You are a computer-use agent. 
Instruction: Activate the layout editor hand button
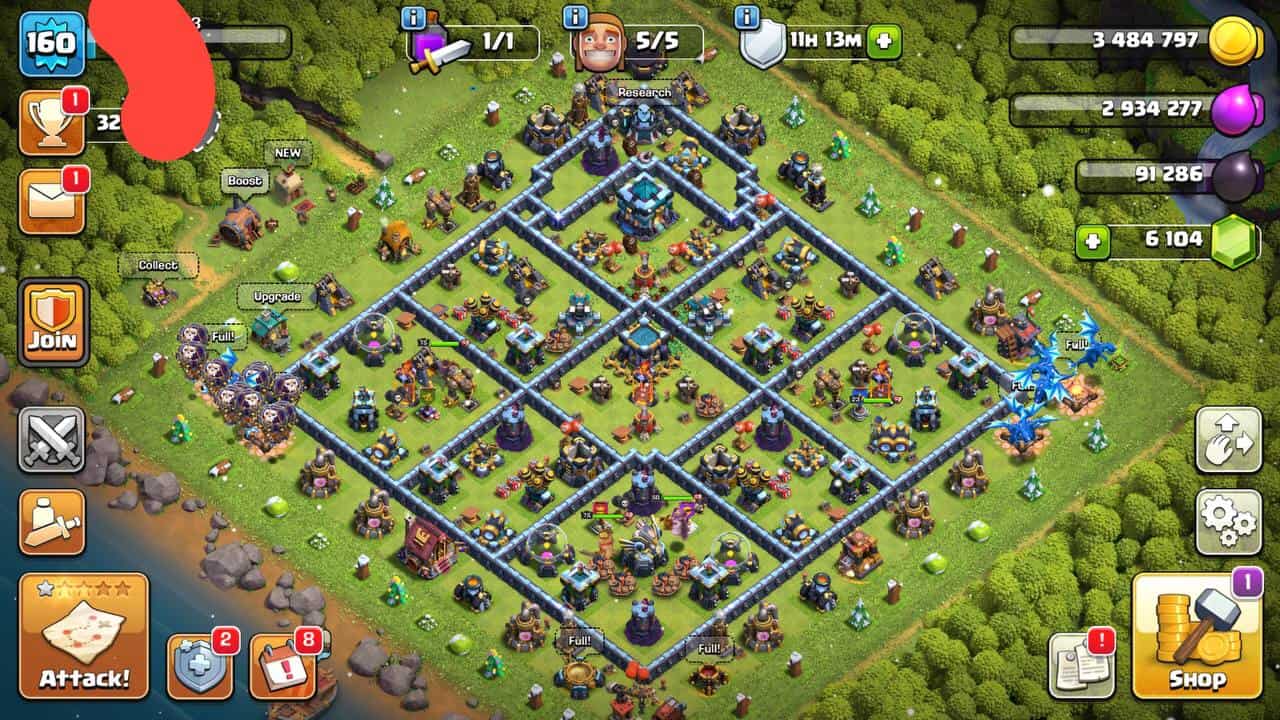point(1228,440)
